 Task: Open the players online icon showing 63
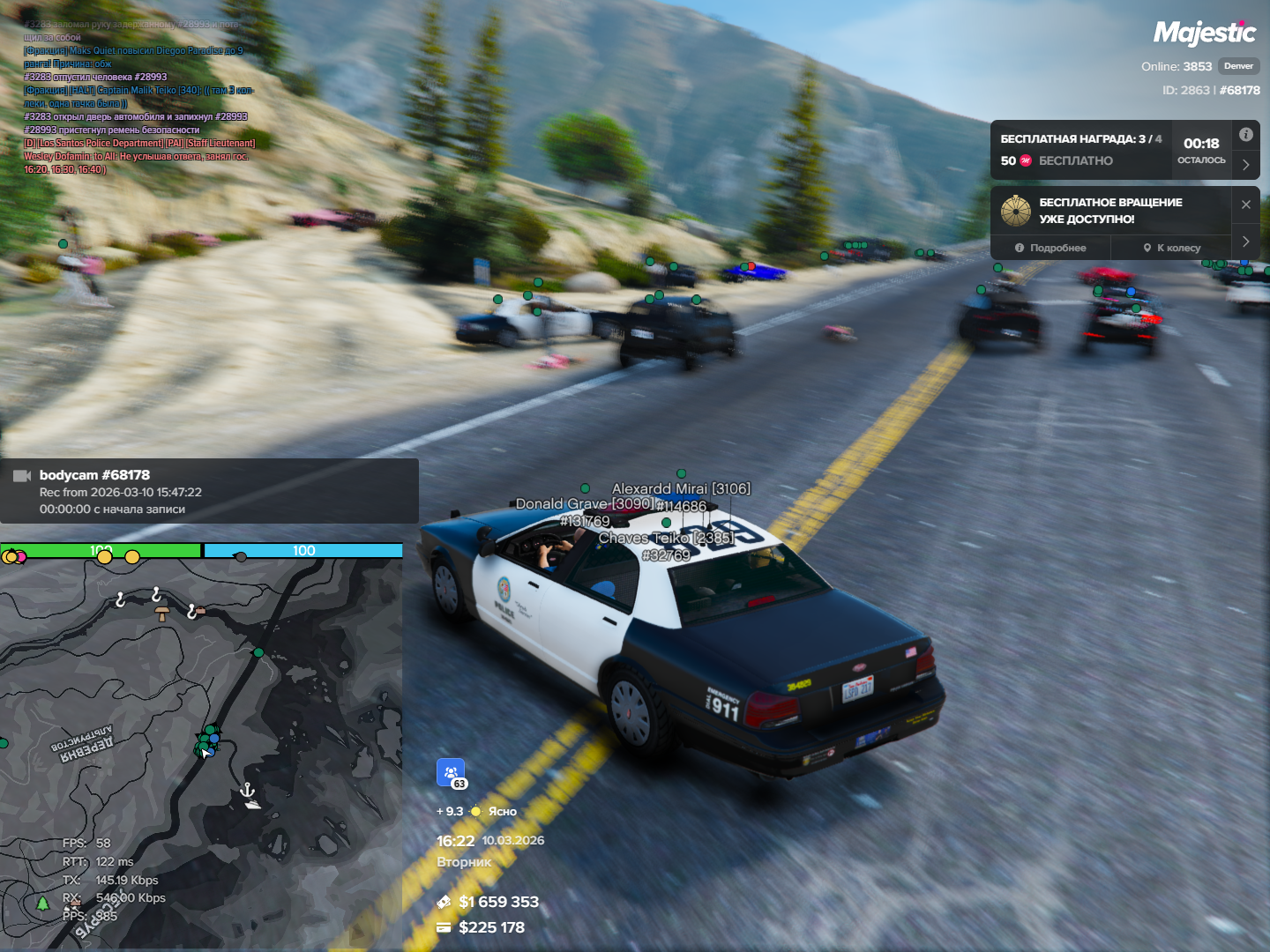click(x=451, y=772)
